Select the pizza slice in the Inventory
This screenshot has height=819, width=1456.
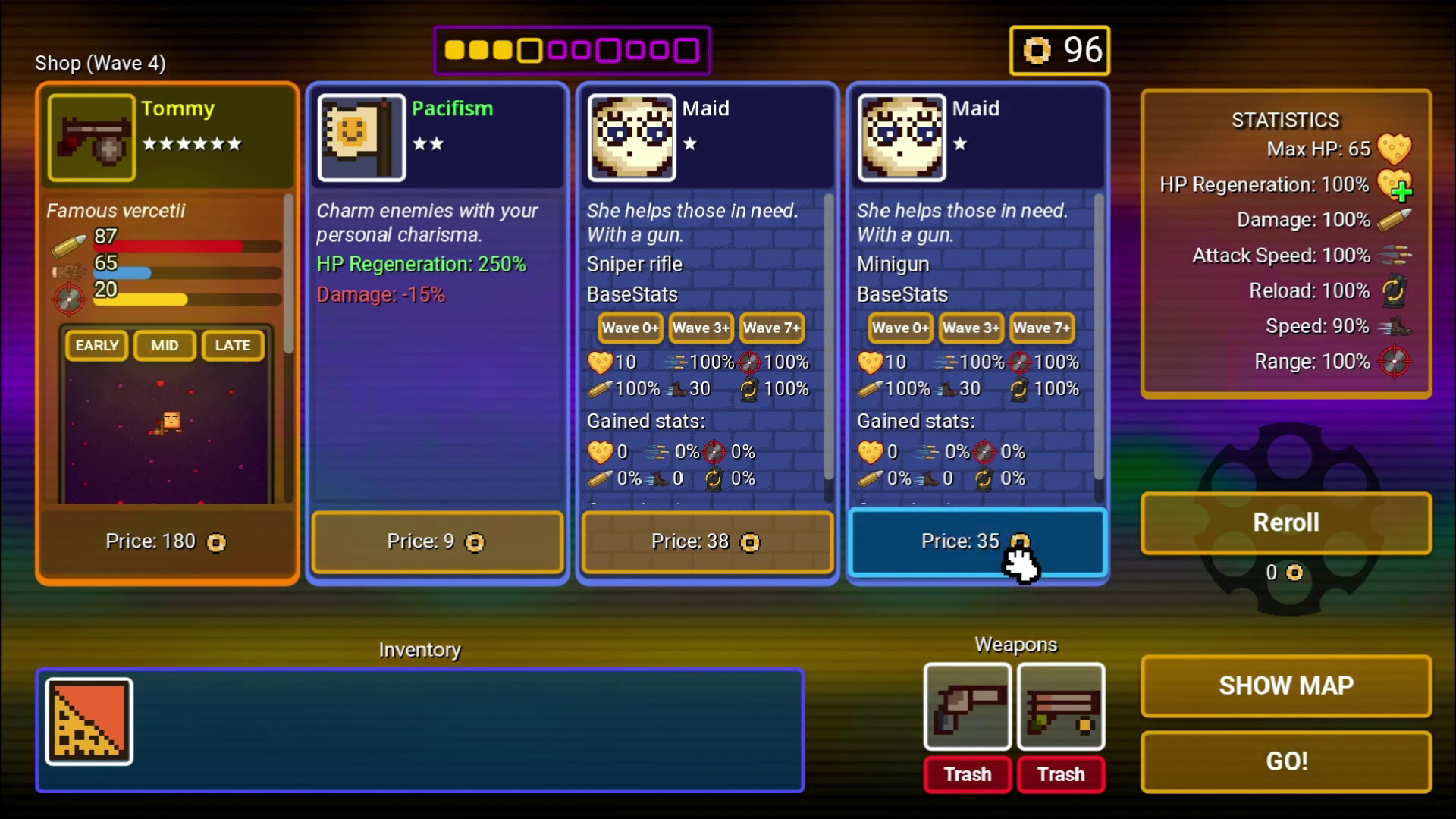click(88, 720)
